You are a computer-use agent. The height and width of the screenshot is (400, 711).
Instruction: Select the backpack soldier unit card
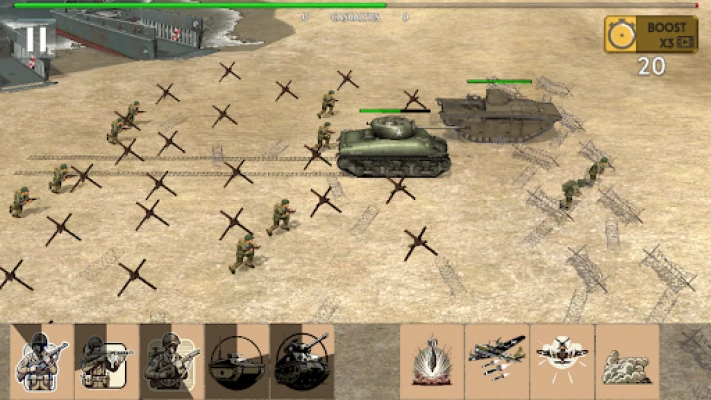click(171, 359)
